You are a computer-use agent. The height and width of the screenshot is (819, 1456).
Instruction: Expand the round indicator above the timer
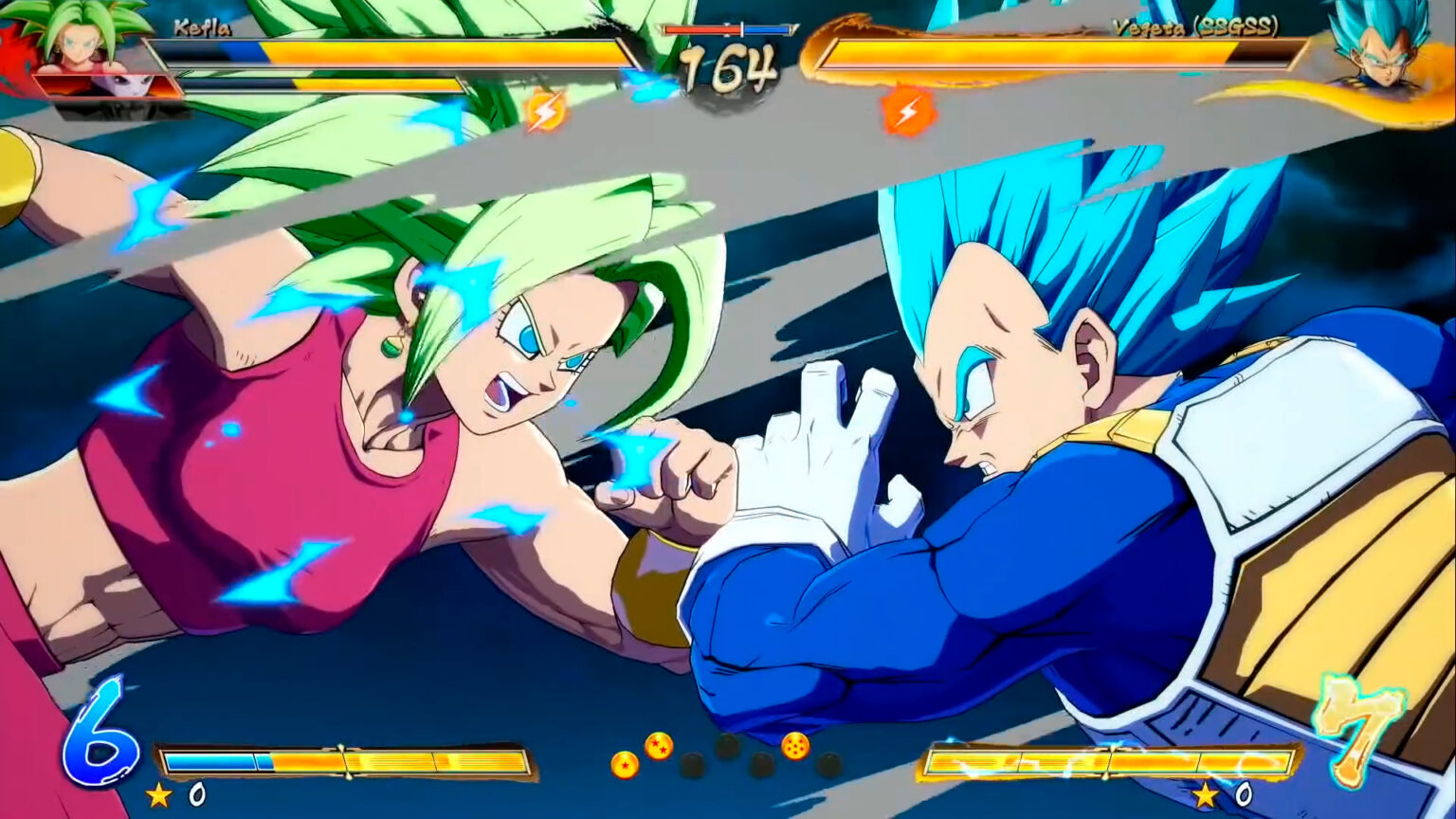point(728,30)
